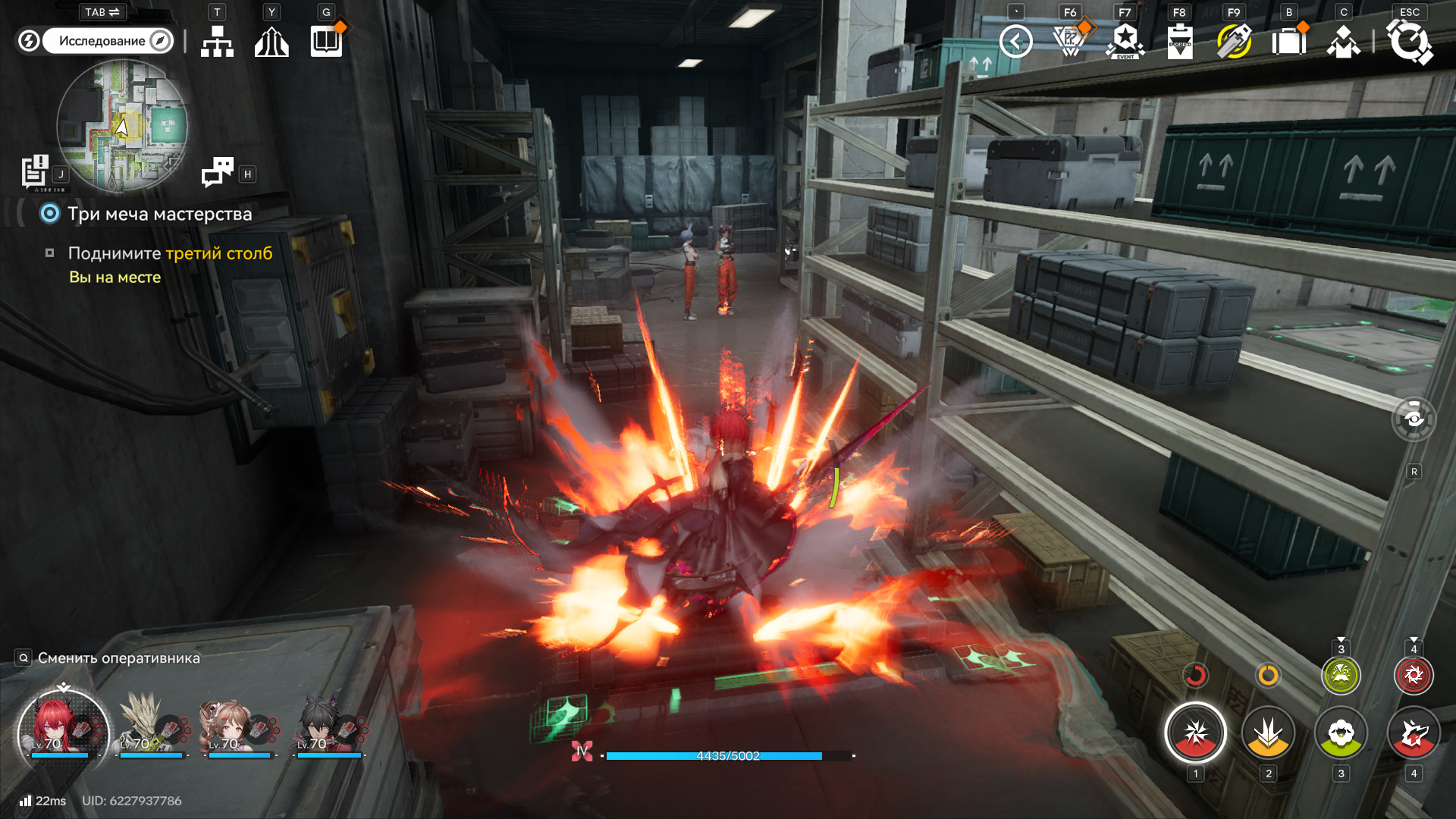1456x819 pixels.
Task: Open the backpack inventory icon
Action: (1288, 41)
